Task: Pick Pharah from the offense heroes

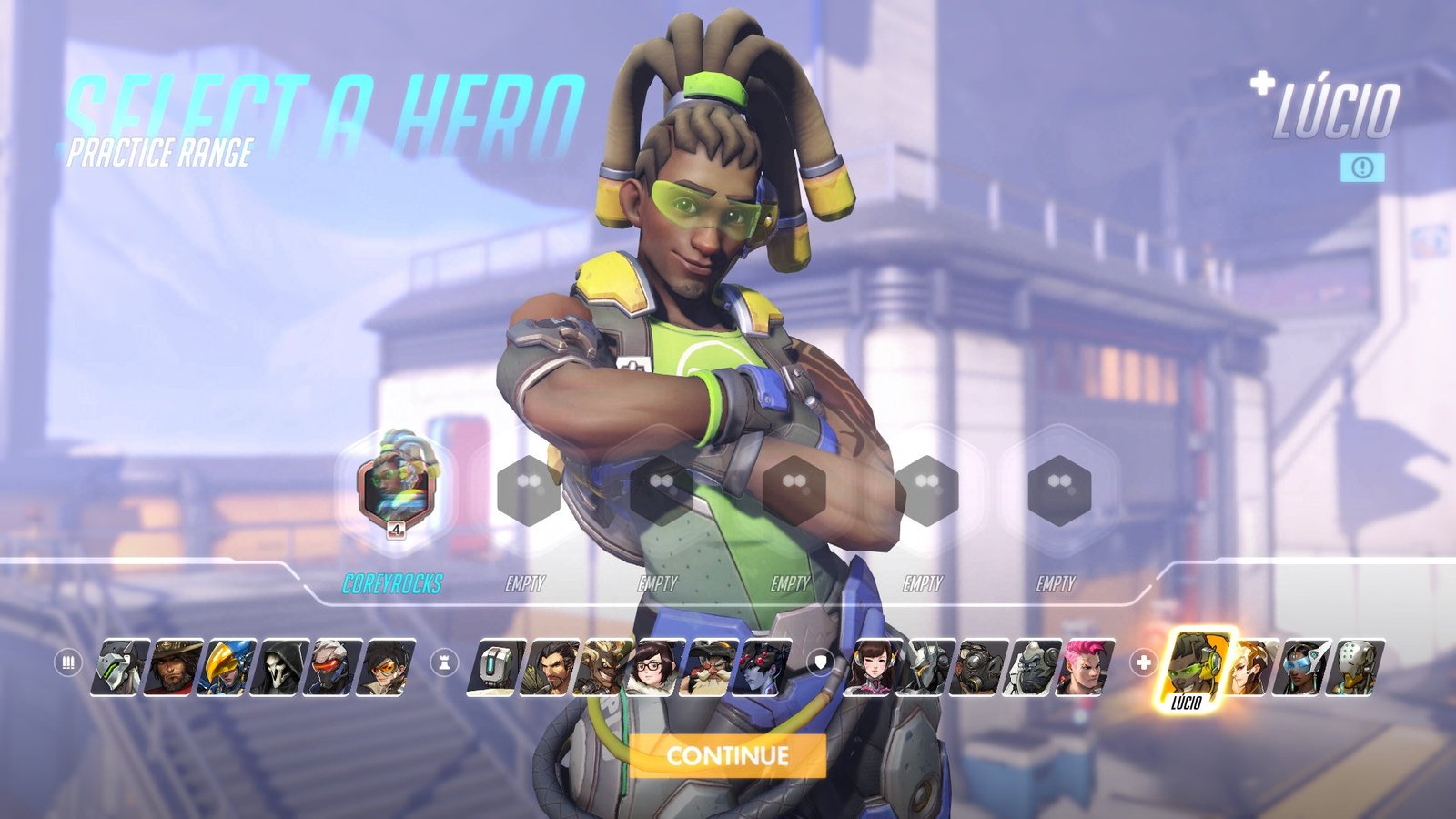Action: [227, 667]
